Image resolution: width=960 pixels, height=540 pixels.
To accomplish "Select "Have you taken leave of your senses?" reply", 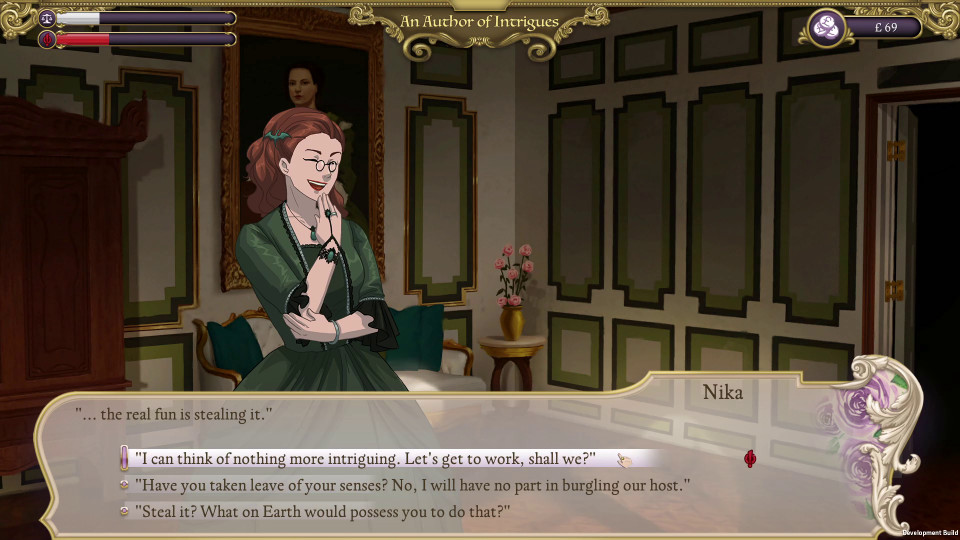I will tap(412, 485).
